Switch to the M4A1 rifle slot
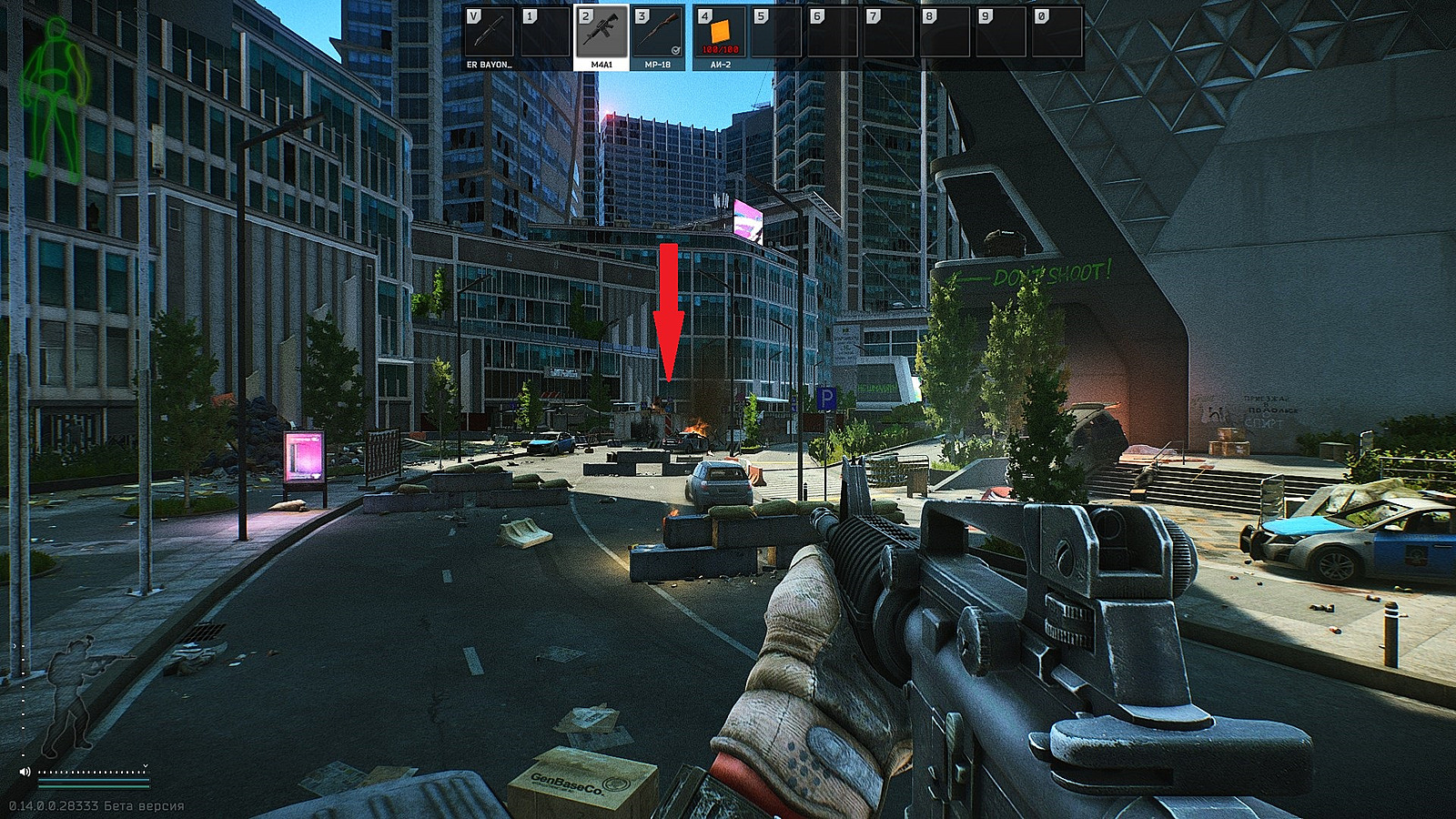1456x819 pixels. point(602,36)
